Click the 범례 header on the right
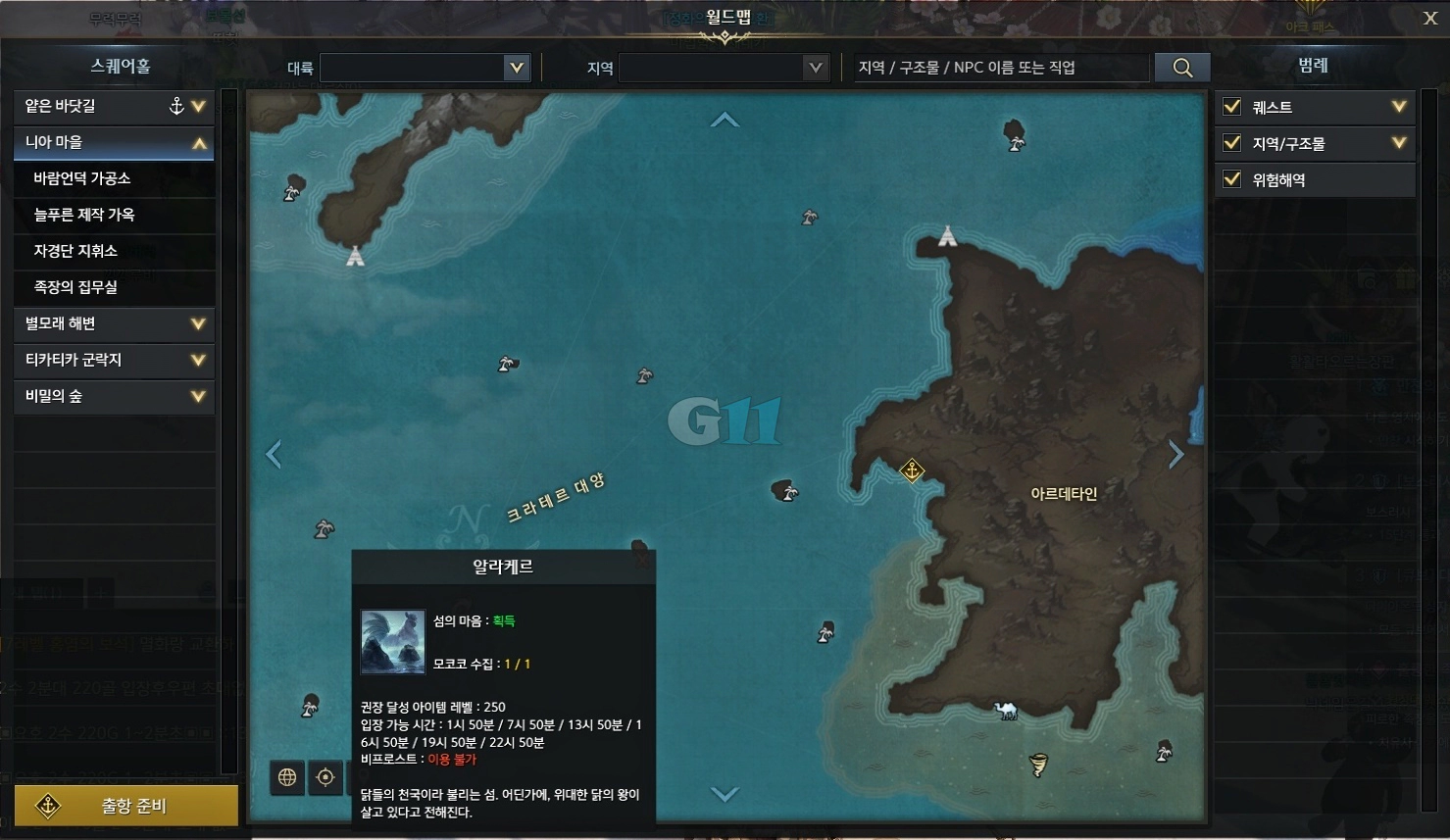Image resolution: width=1450 pixels, height=840 pixels. tap(1315, 66)
